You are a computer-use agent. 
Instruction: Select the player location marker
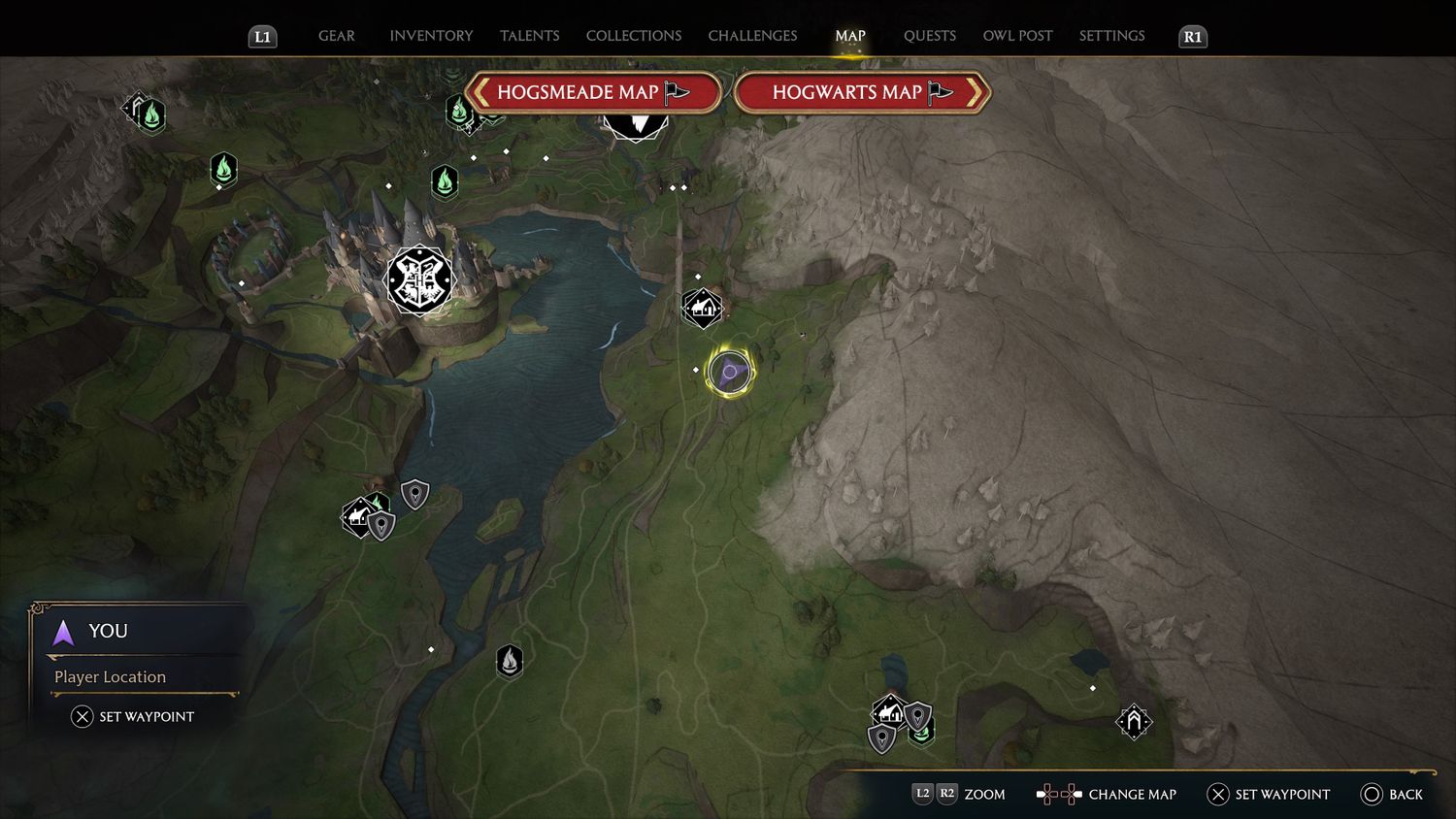pos(730,372)
